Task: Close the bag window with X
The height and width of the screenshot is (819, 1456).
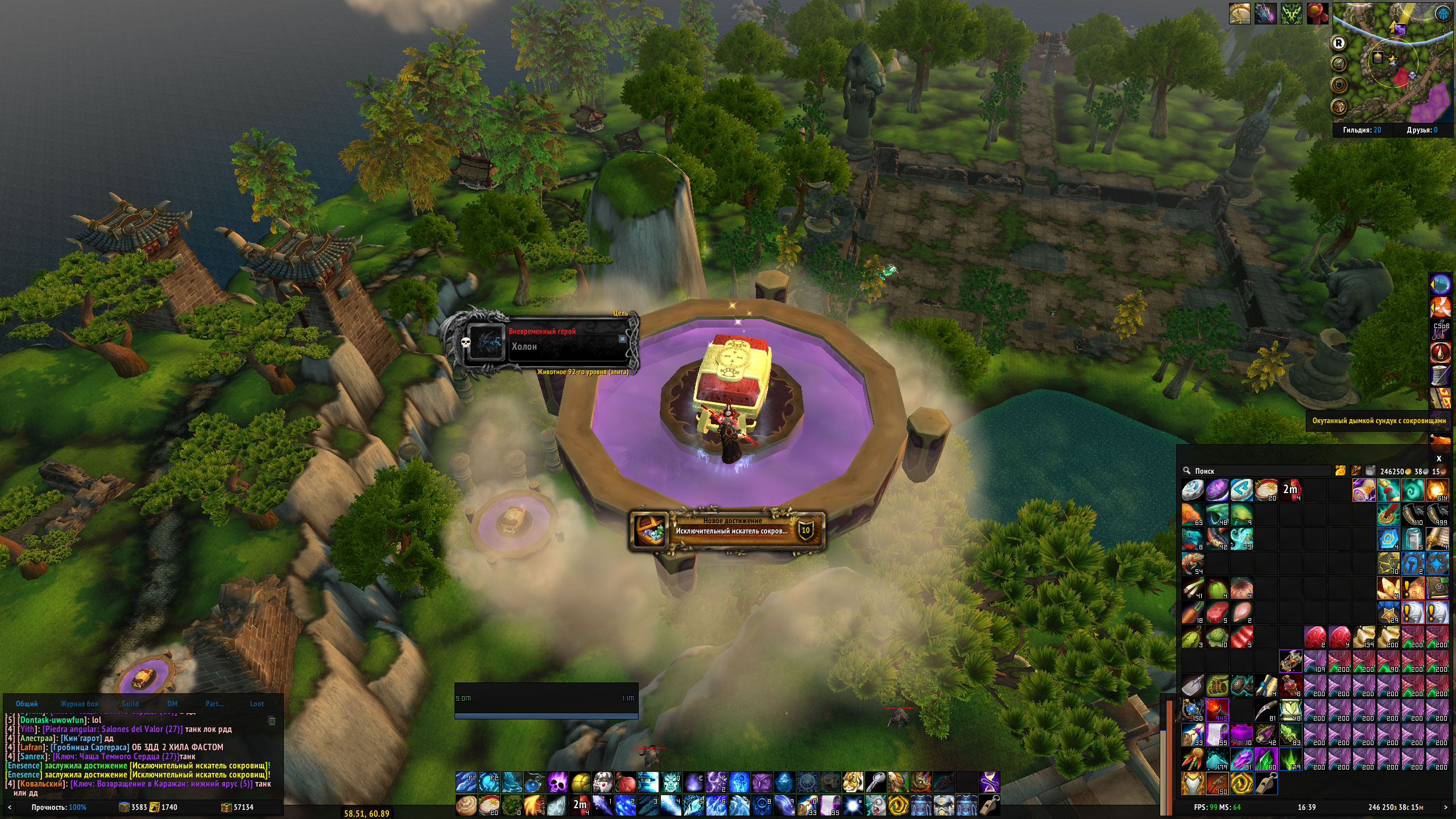Action: click(1439, 458)
